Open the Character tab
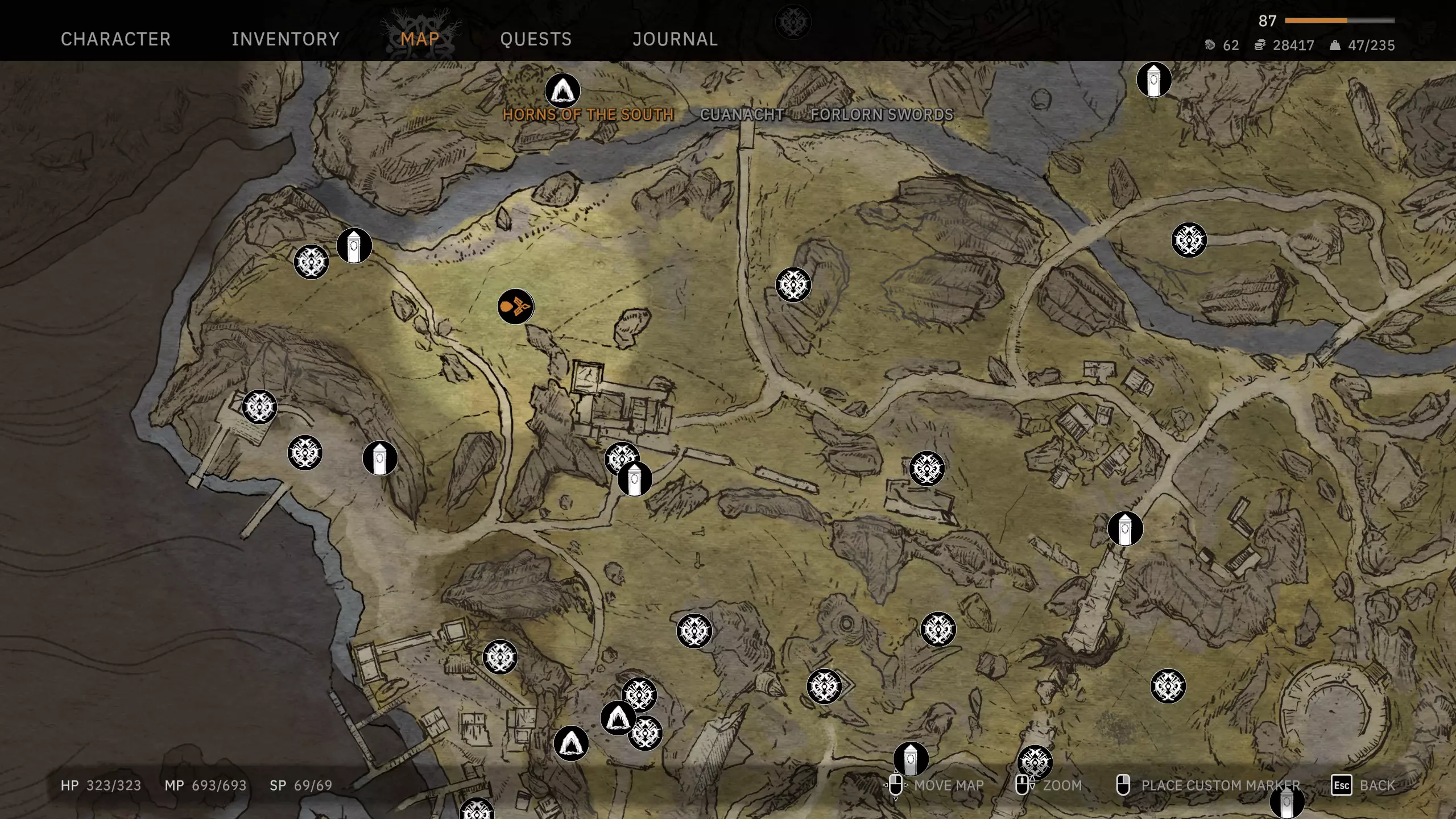 [115, 39]
